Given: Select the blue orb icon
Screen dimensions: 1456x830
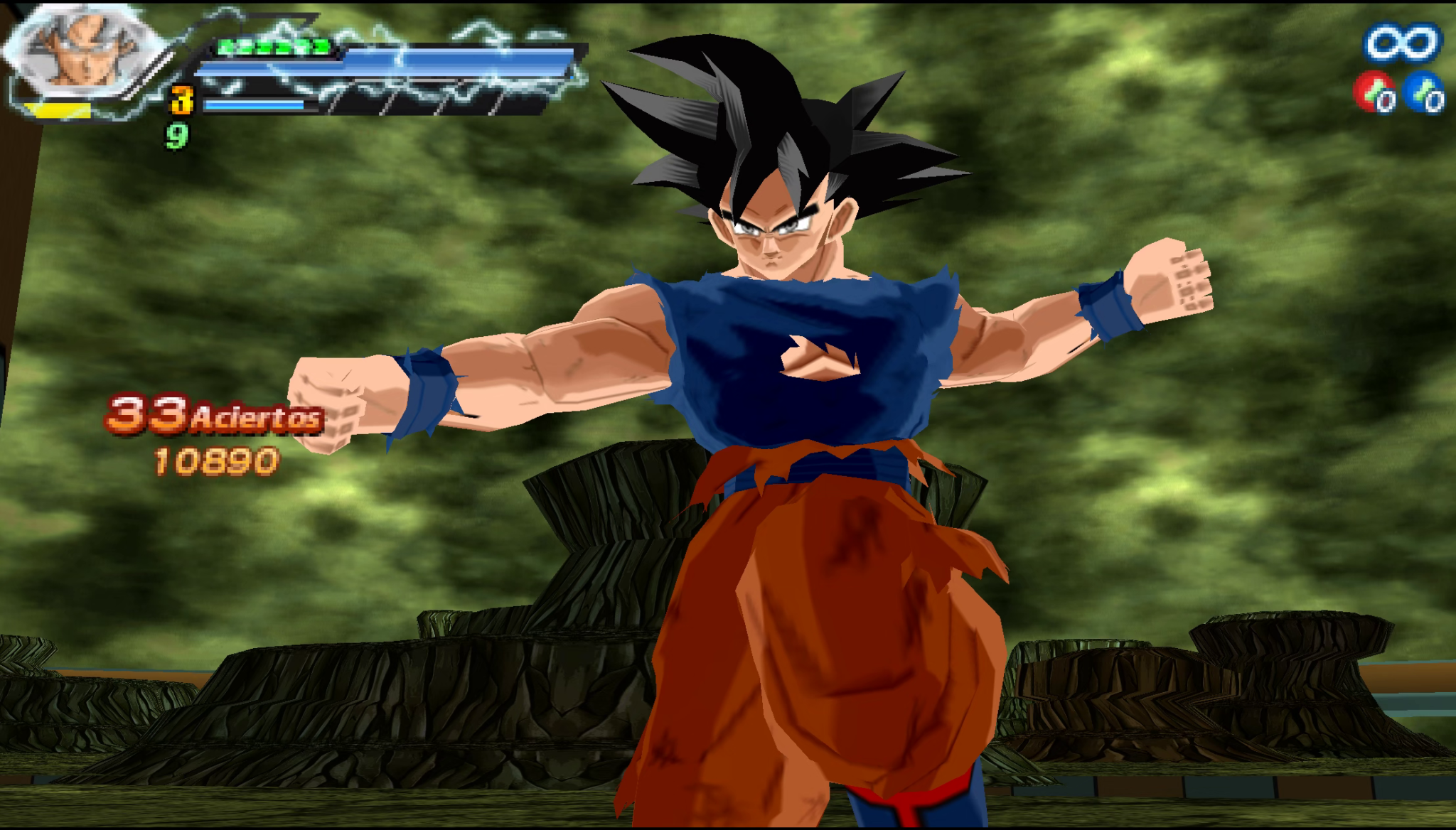Looking at the screenshot, I should pyautogui.click(x=1424, y=93).
